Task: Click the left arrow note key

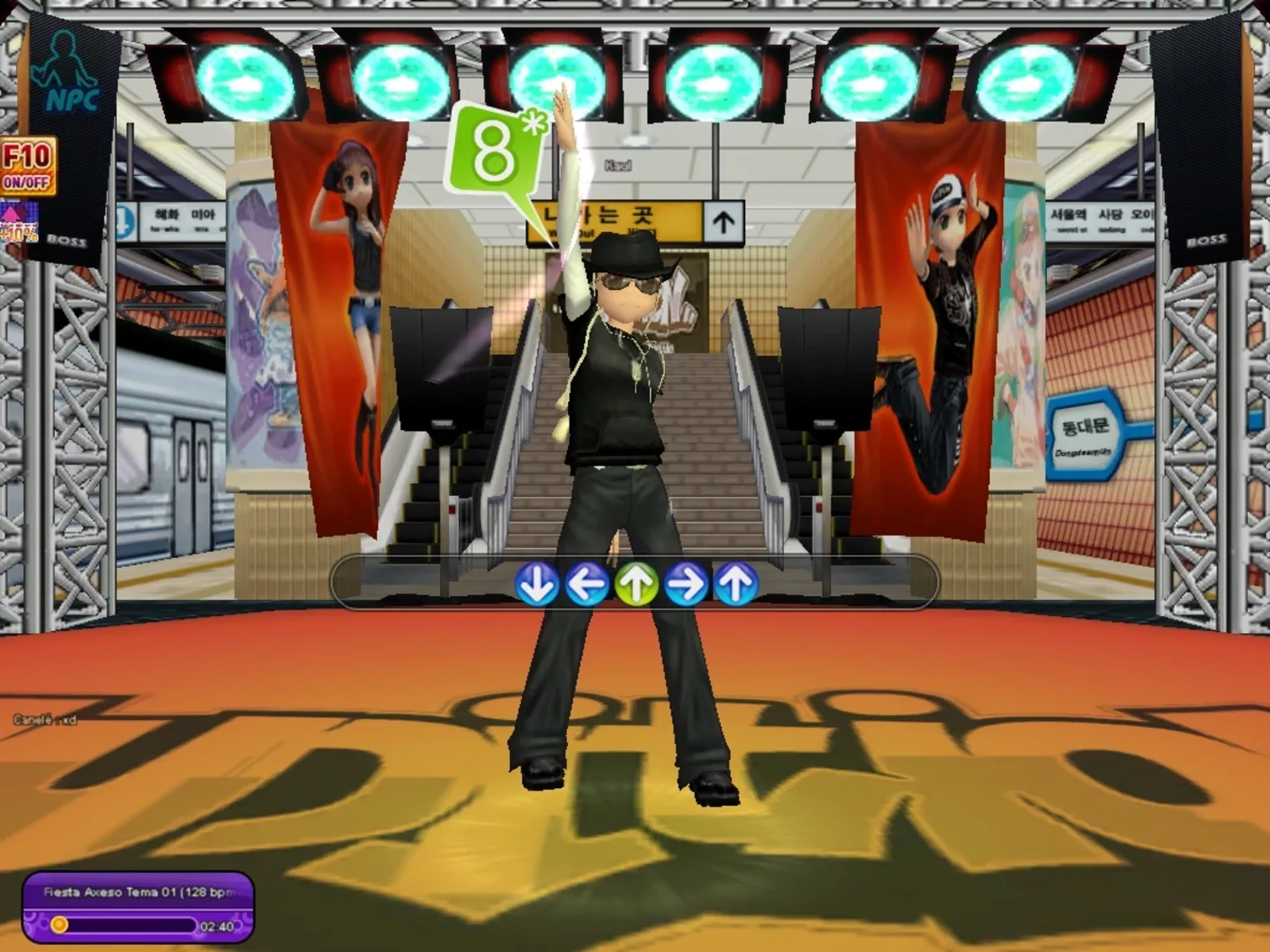Action: pyautogui.click(x=586, y=582)
